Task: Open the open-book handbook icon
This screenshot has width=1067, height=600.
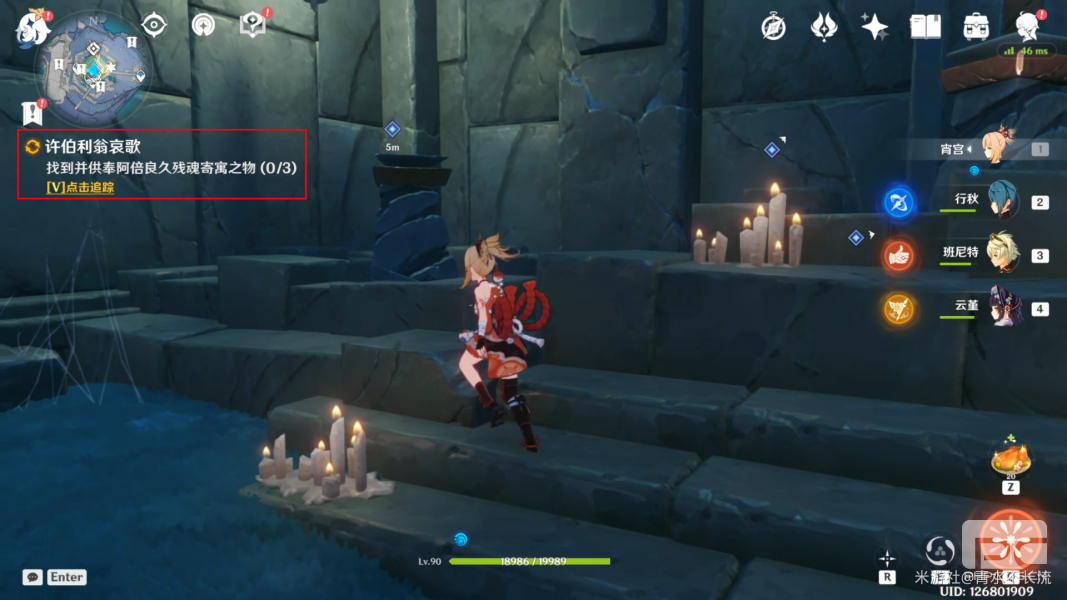Action: [925, 27]
